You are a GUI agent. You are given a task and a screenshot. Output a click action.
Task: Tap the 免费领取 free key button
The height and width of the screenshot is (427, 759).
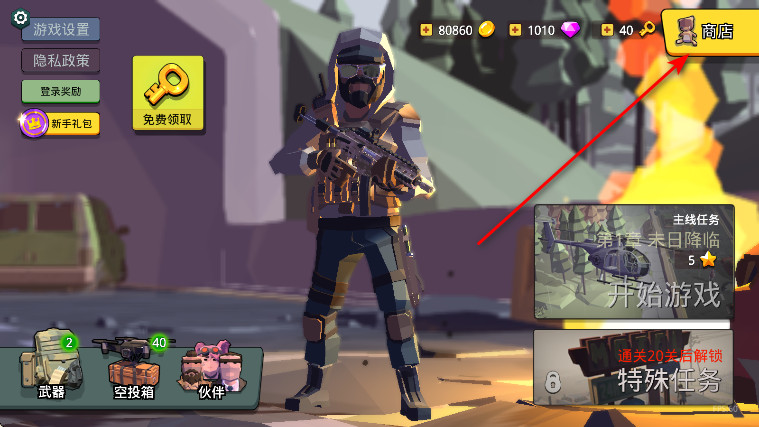pyautogui.click(x=167, y=93)
